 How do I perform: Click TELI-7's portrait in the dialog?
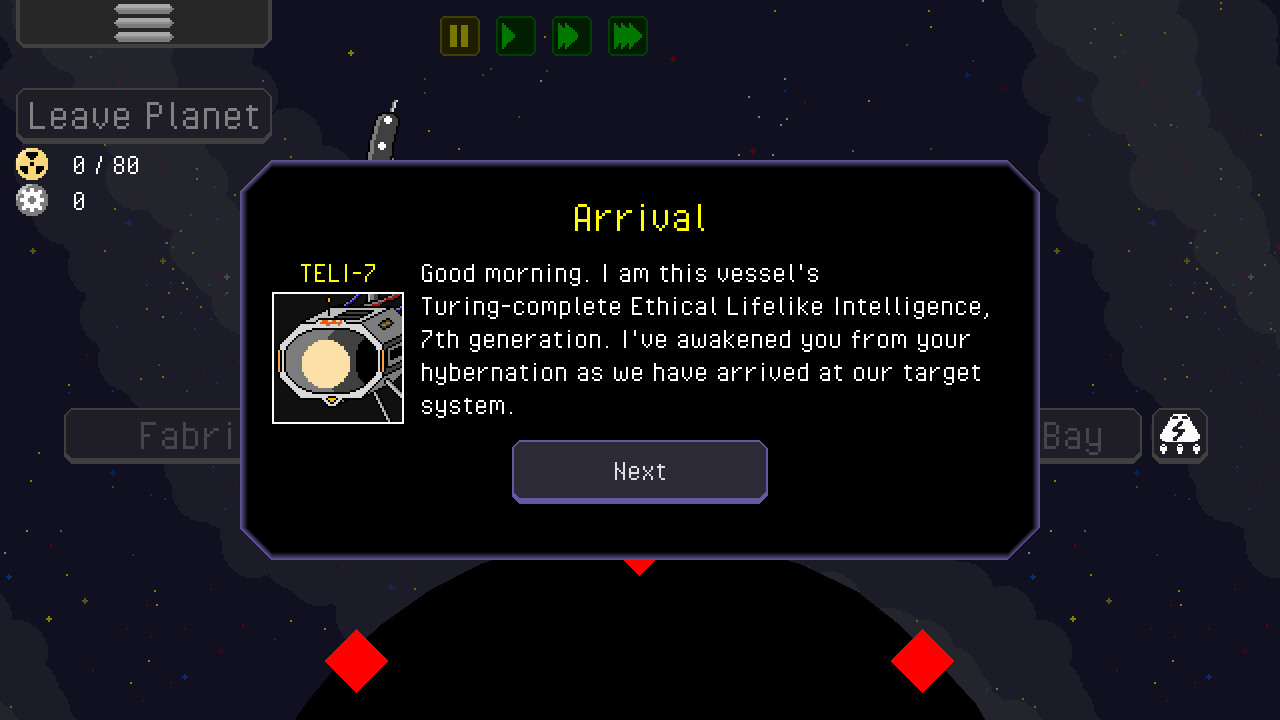[337, 357]
